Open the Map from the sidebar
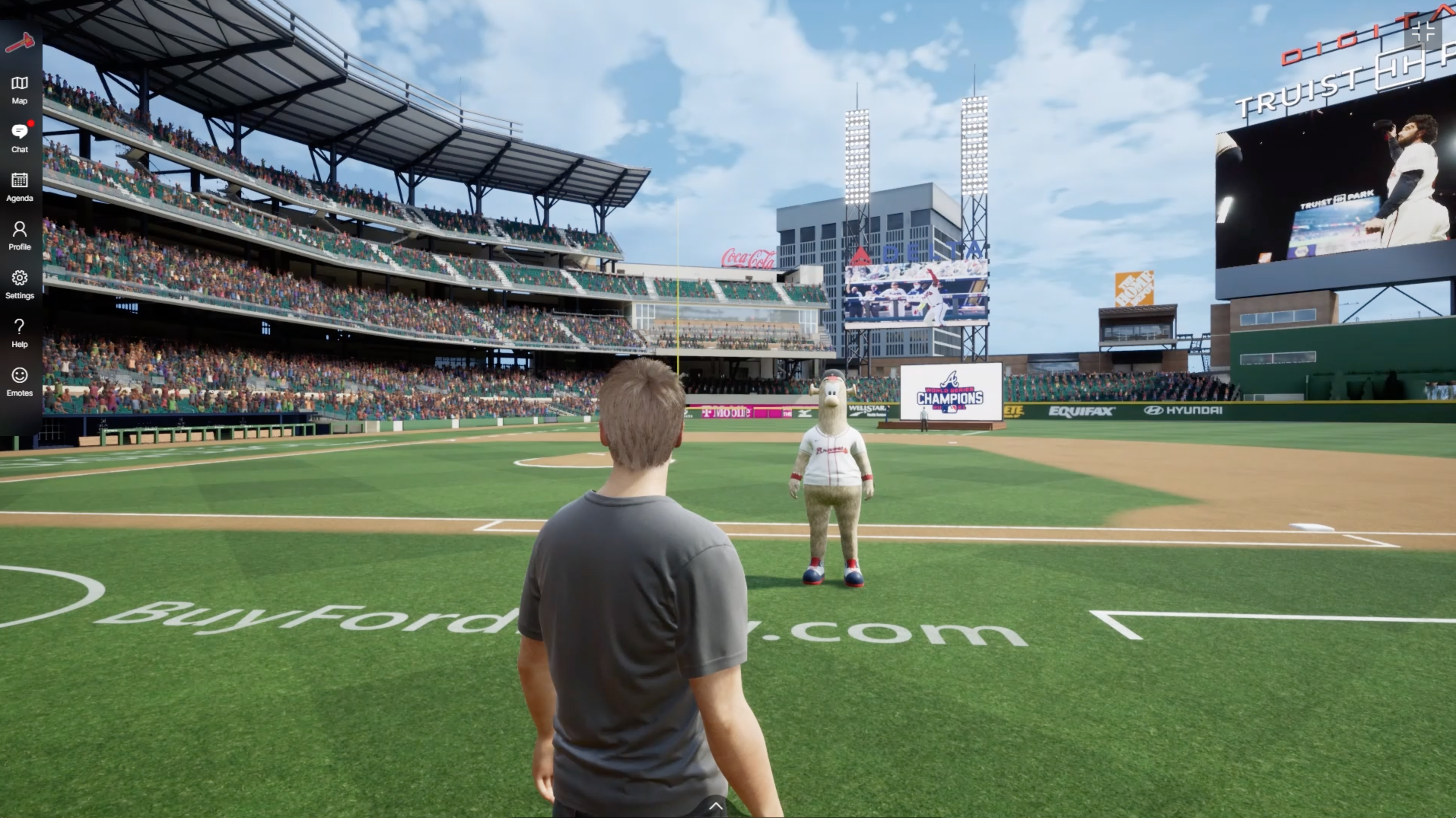The width and height of the screenshot is (1456, 818). point(20,89)
